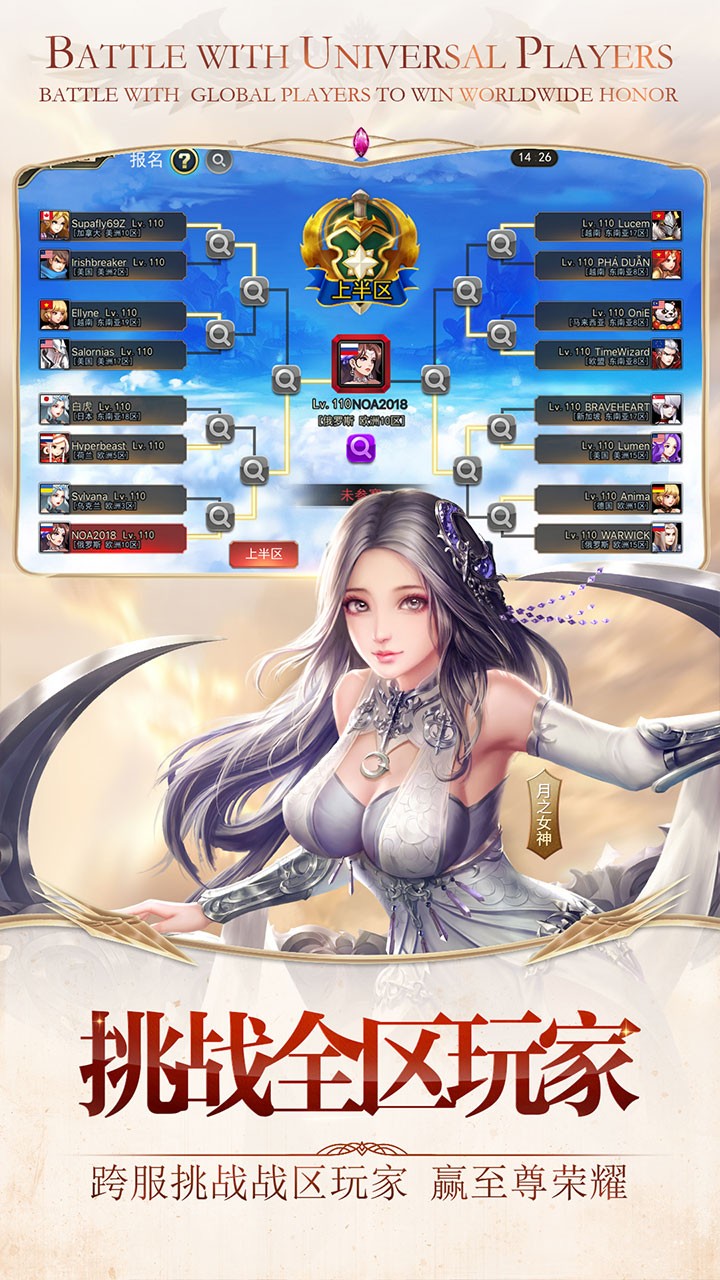Select player Supafly69Z in the bracket
720x1280 pixels.
[113, 226]
